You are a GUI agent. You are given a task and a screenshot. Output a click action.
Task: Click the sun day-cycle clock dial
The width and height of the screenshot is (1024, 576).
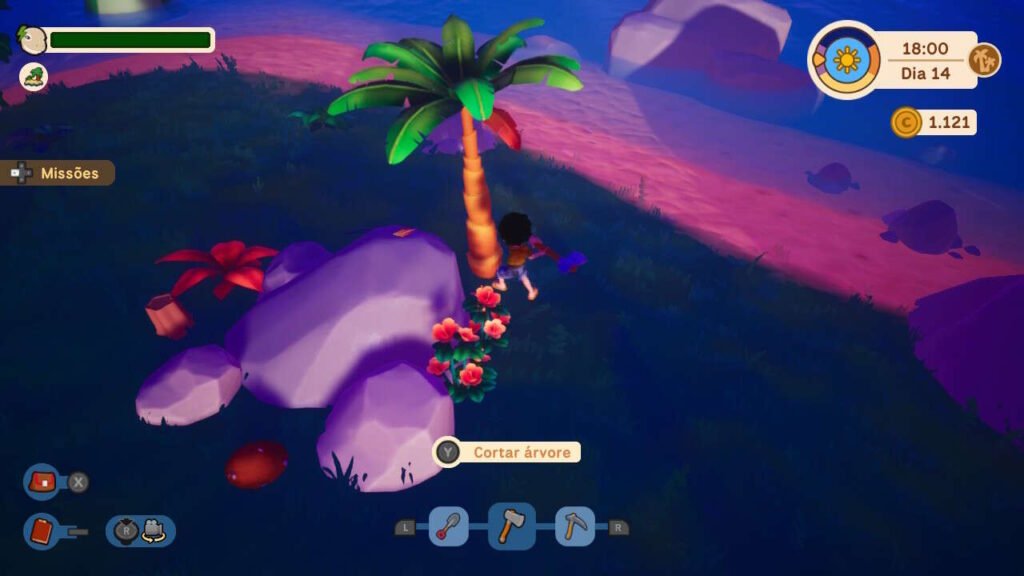[846, 60]
